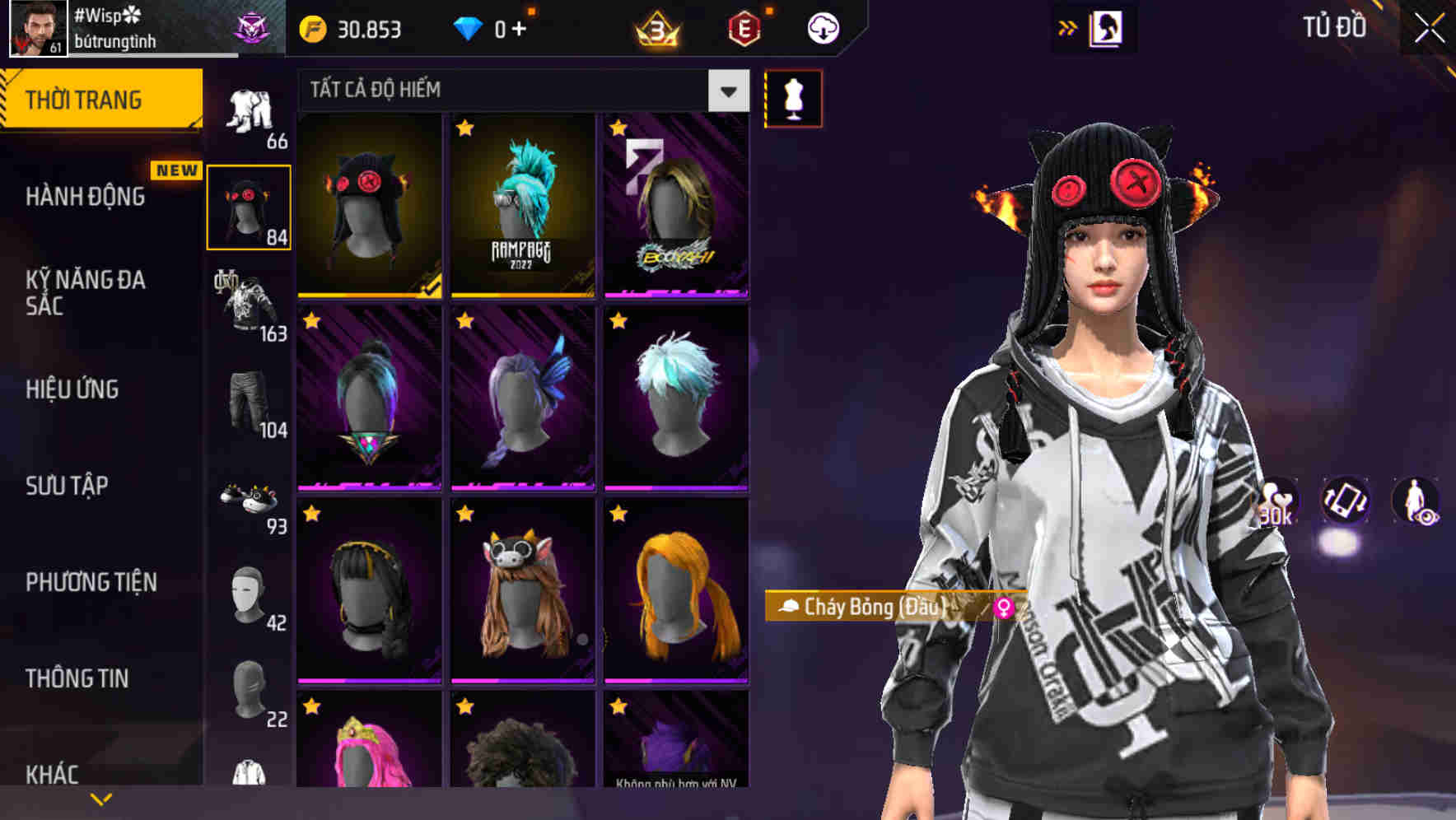Screen dimensions: 1456x820
Task: Switch to the HÀNH ĐỘNG tab
Action: (x=85, y=197)
